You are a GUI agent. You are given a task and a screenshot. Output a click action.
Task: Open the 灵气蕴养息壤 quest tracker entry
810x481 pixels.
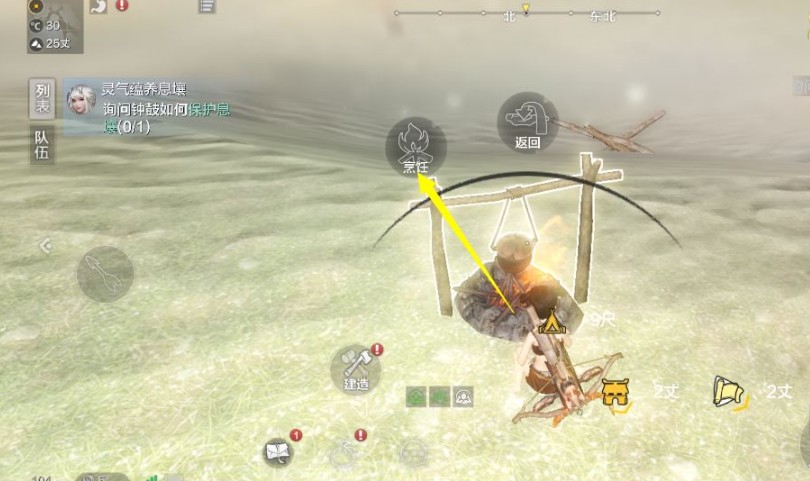150,108
